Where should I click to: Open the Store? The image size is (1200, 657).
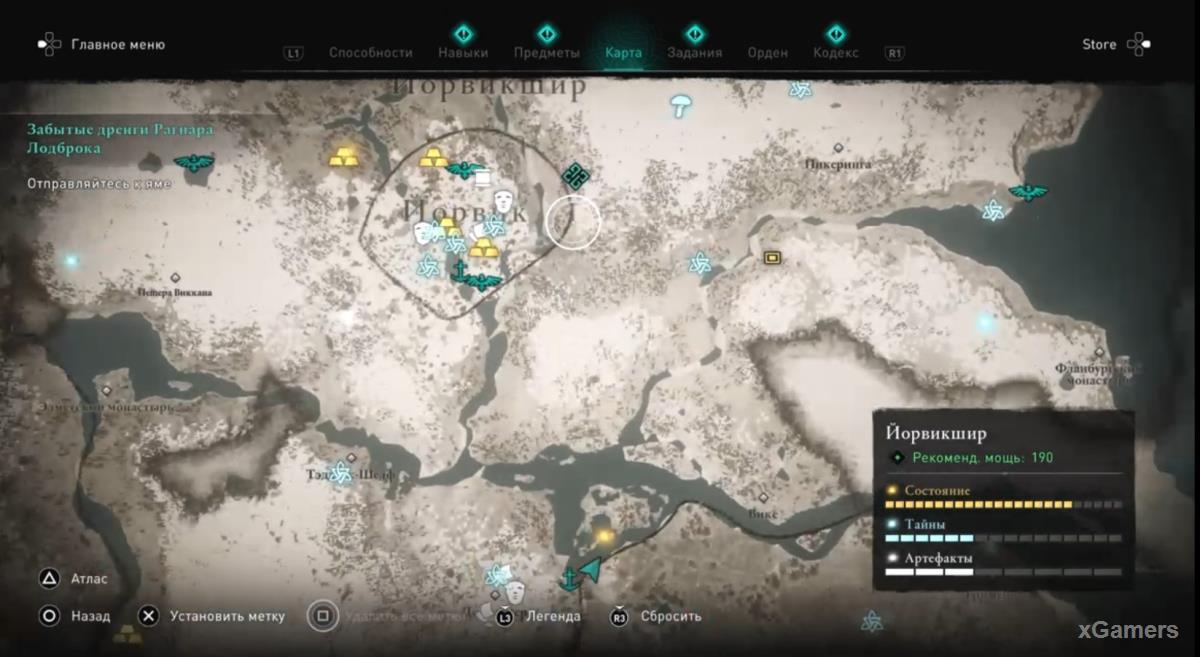1099,44
